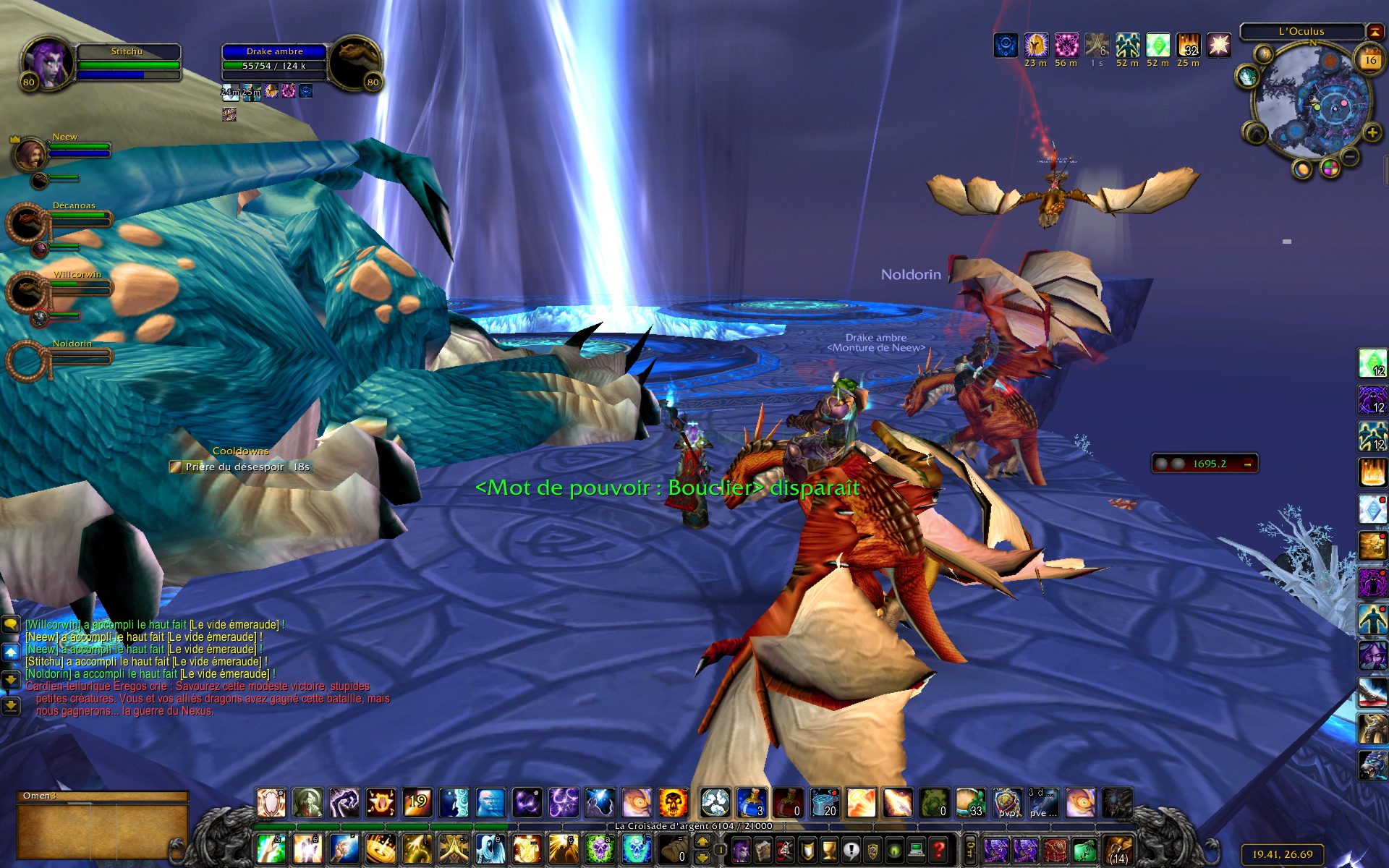Zoom in the minimap with plus button
The image size is (1389, 868).
coord(1372,132)
